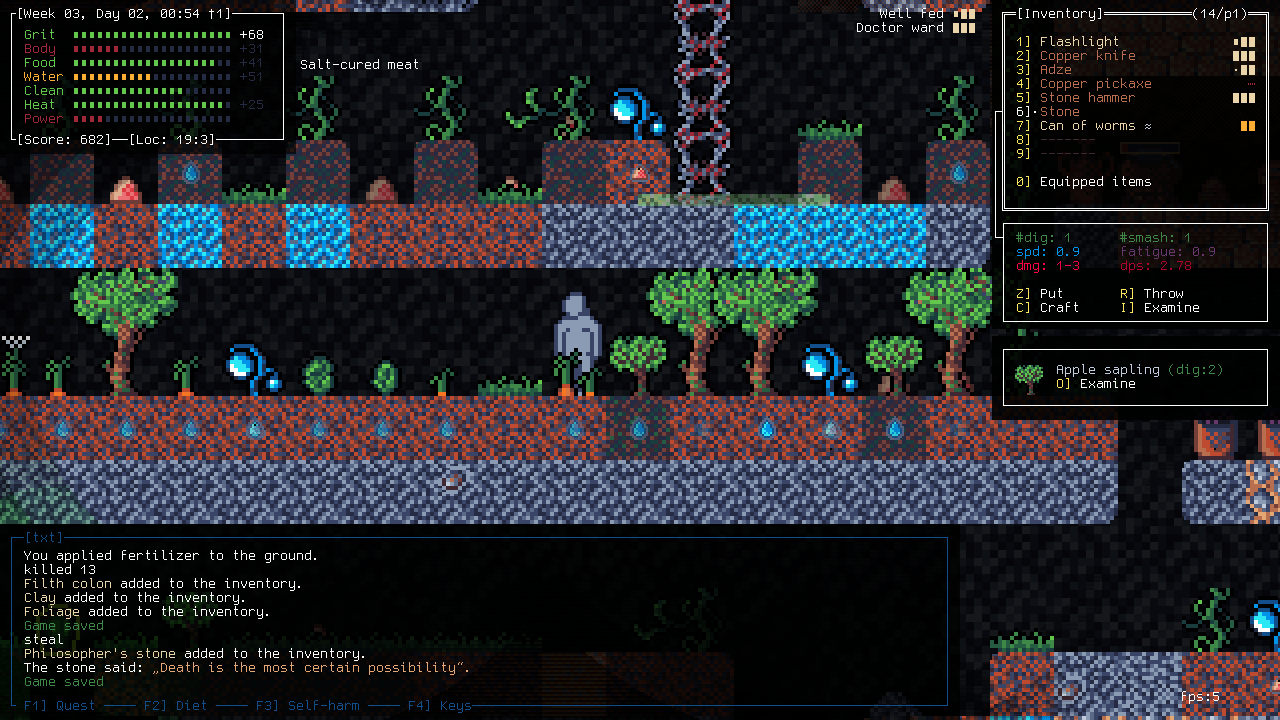Examine the selected inventory item

[x=1171, y=308]
